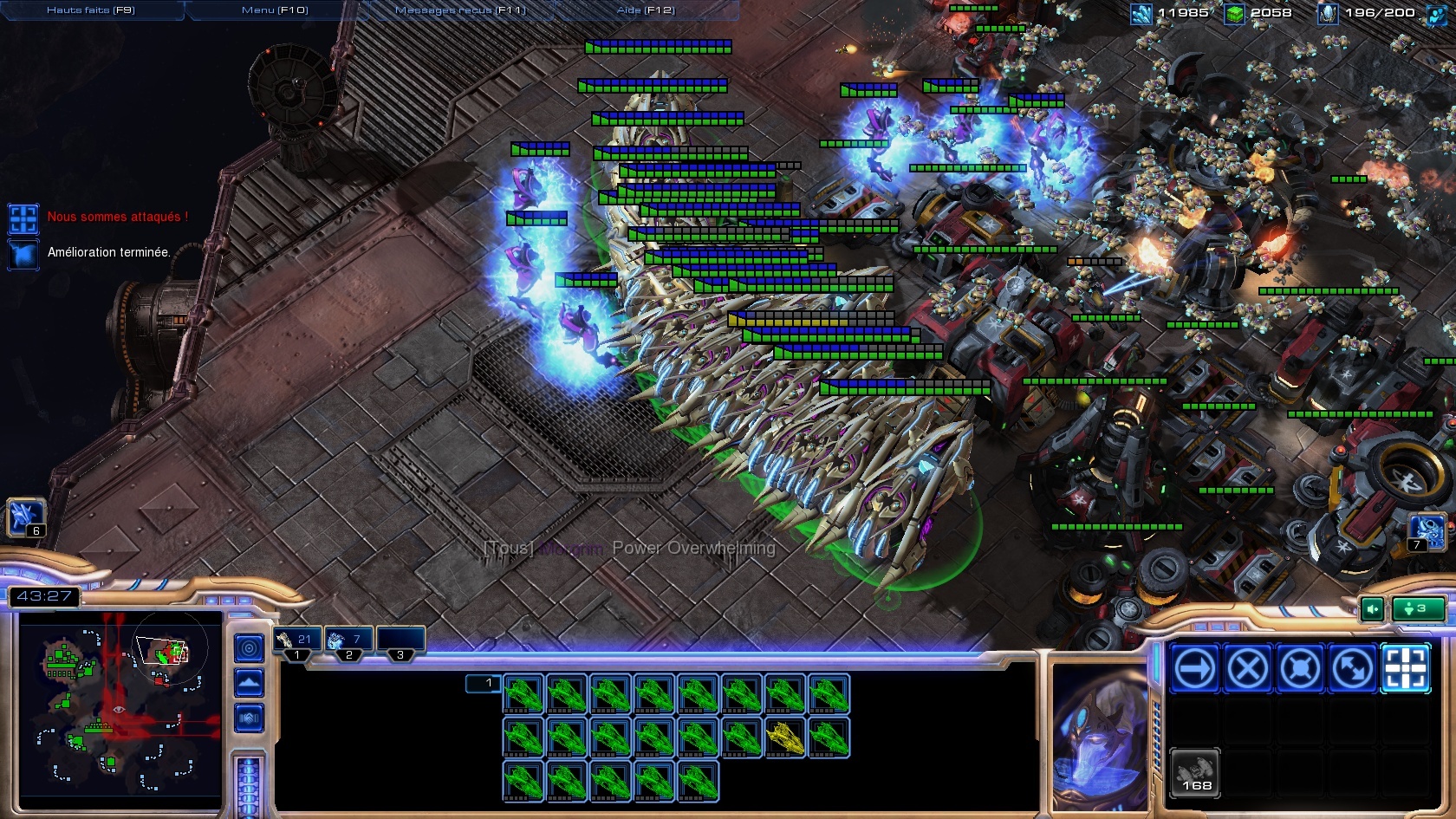Select the Patrol command icon

tap(1352, 668)
